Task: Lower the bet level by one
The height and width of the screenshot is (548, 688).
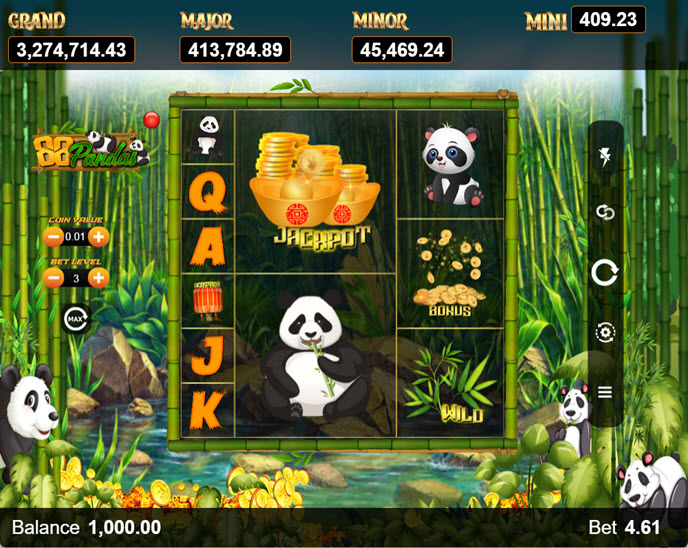Action: [x=53, y=278]
